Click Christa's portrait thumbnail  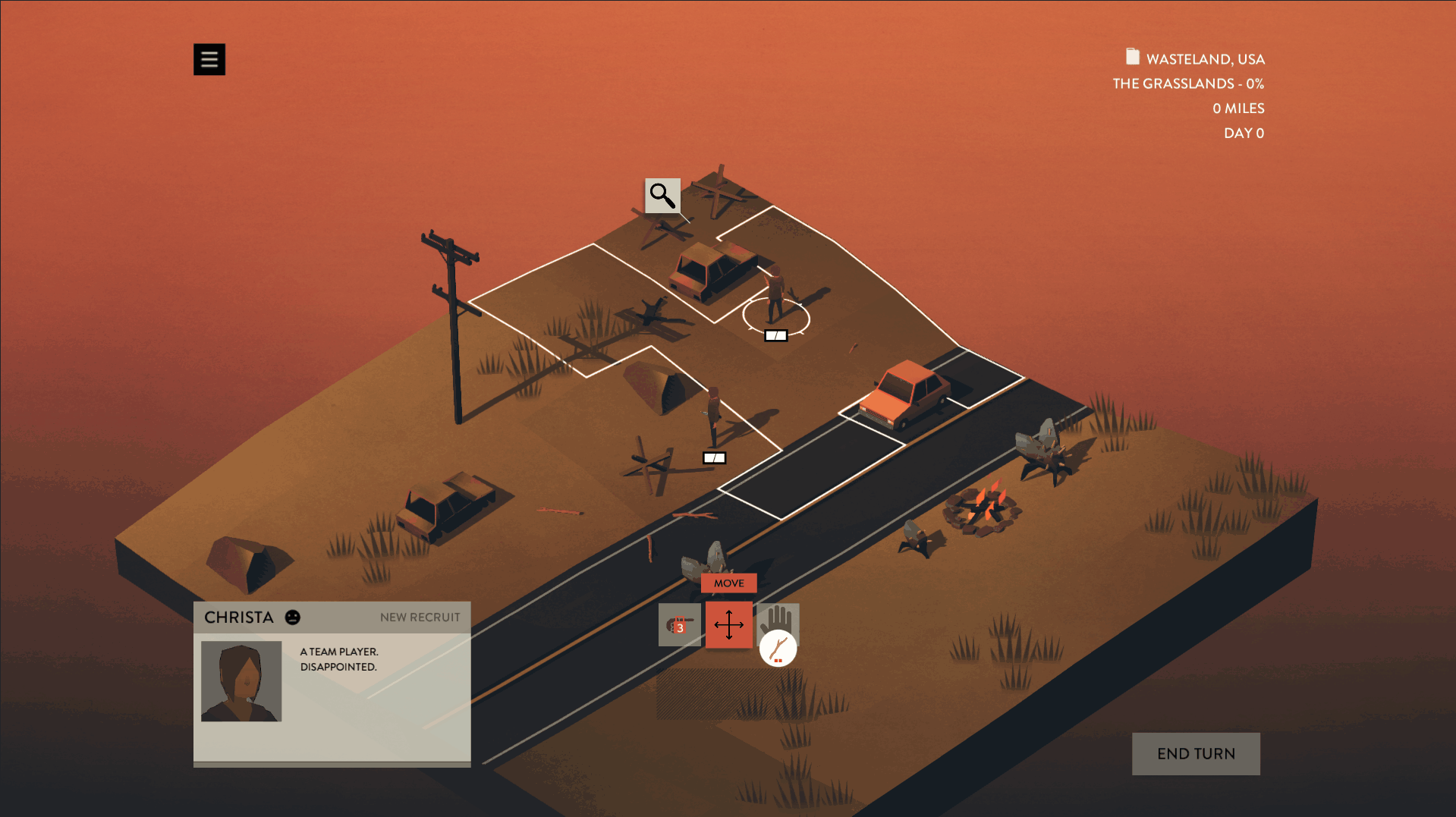coord(241,680)
